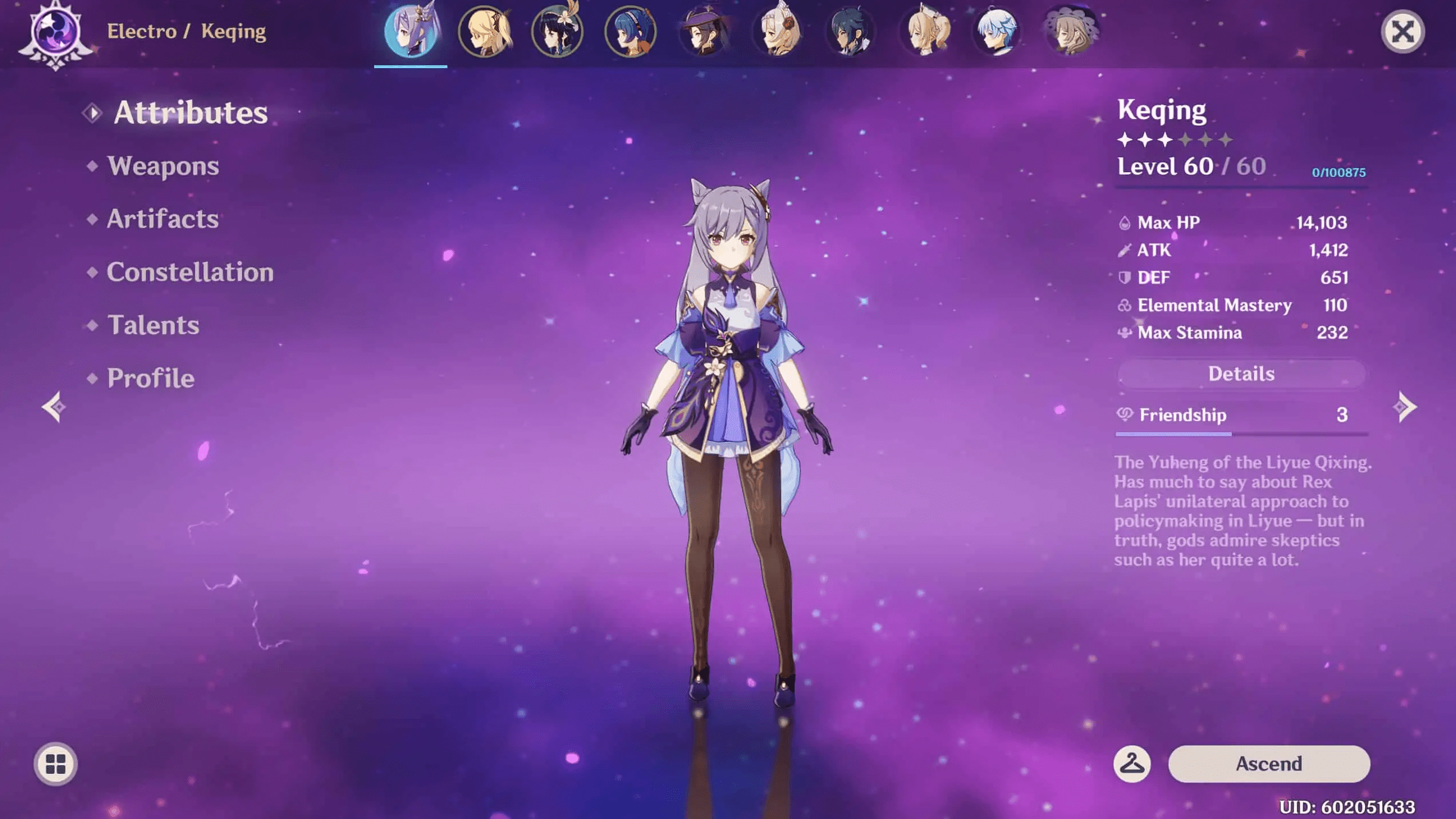View Keqing's Constellation
1456x819 pixels.
pyautogui.click(x=190, y=272)
